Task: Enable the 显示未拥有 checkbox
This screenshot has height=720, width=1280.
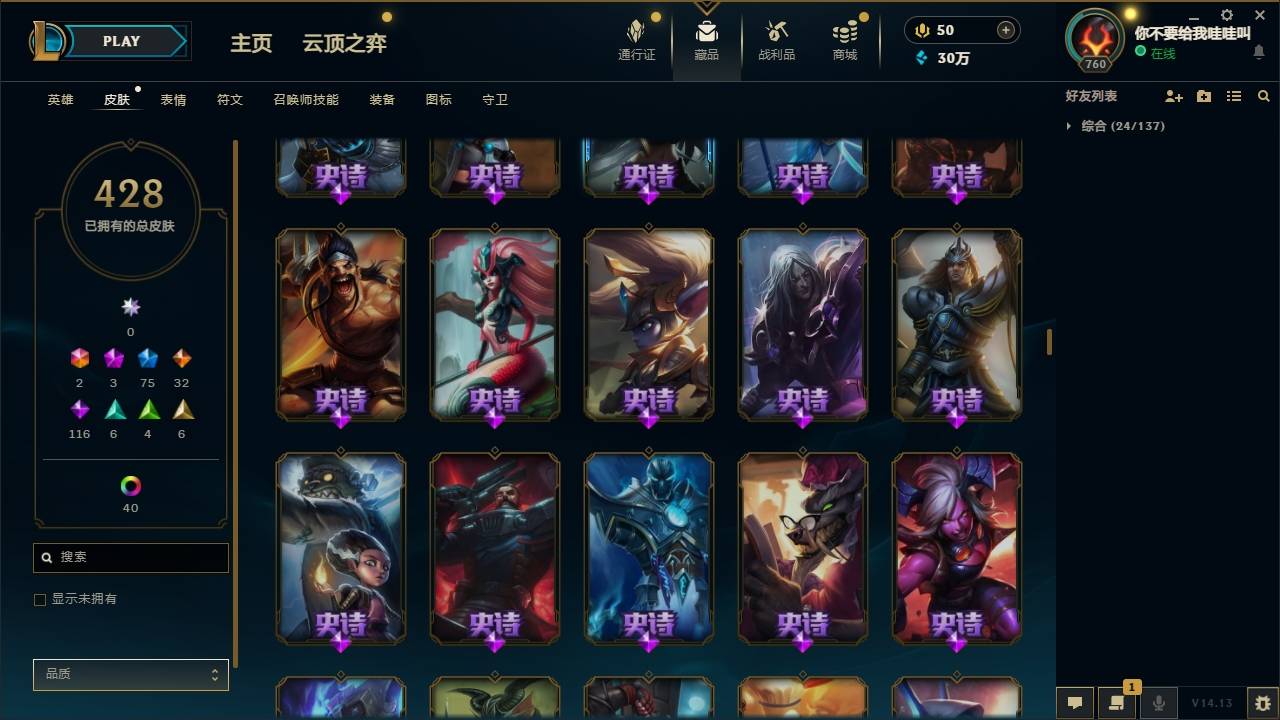Action: tap(40, 599)
